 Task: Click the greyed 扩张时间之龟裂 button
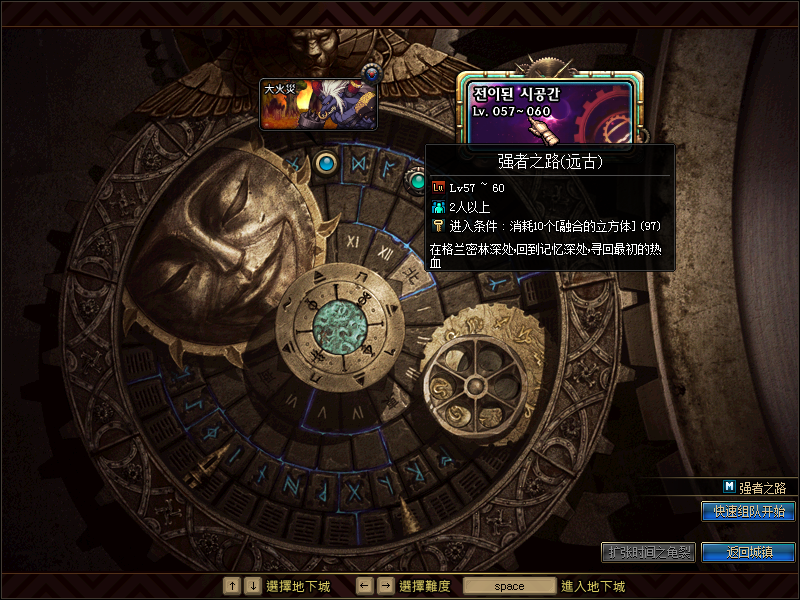point(648,552)
